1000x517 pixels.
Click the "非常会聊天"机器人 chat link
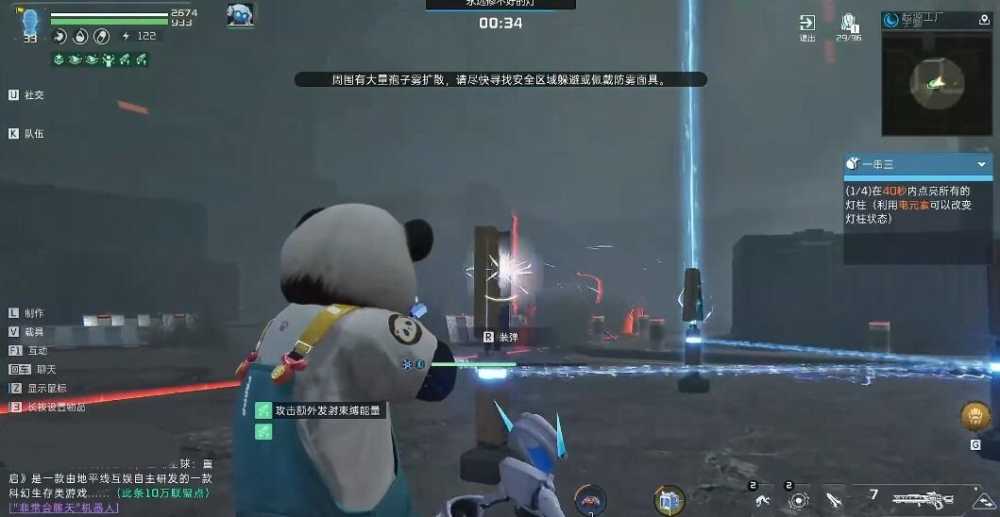pyautogui.click(x=64, y=508)
